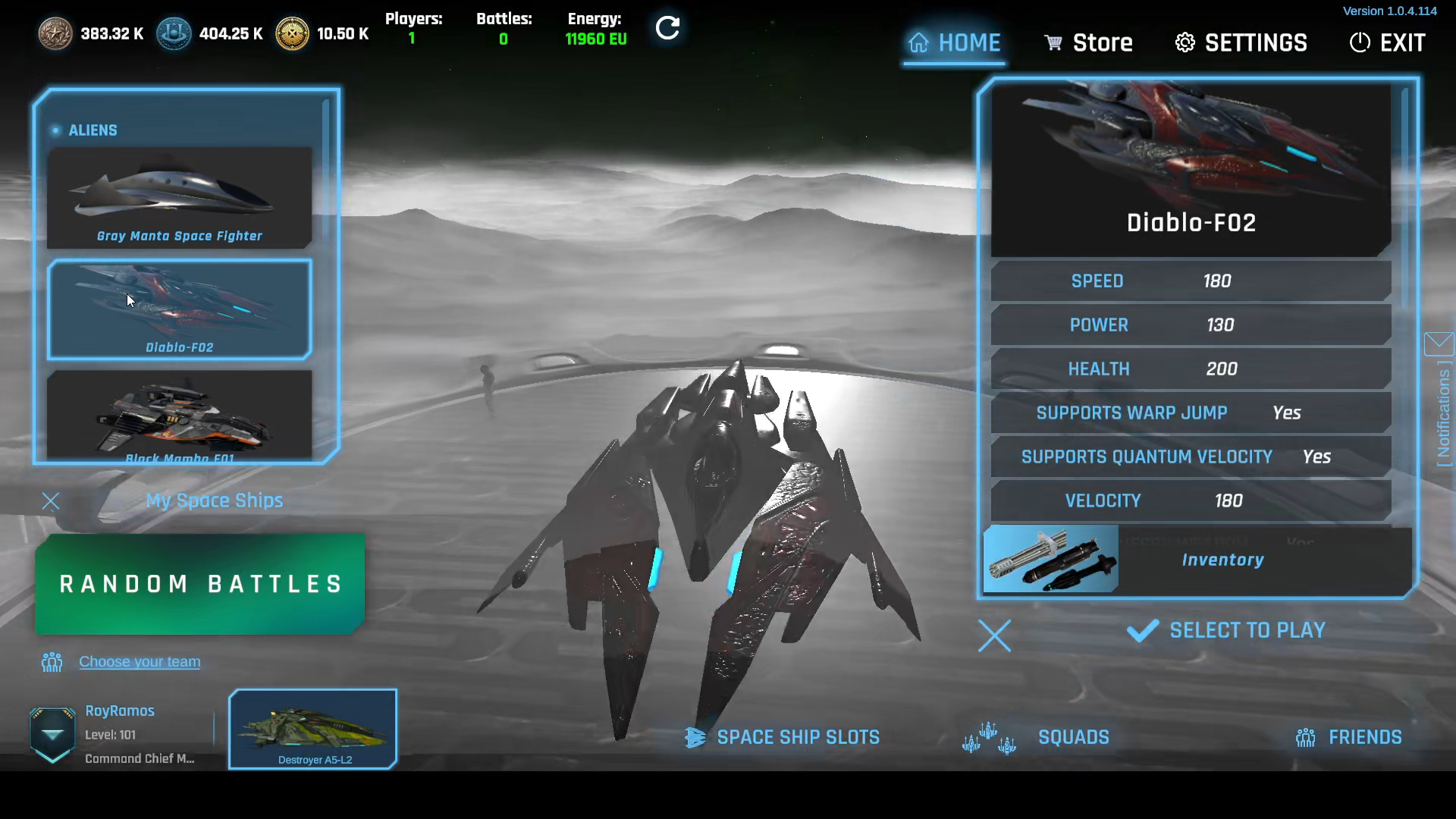Select the Gray Manta Space Fighter

(x=180, y=198)
